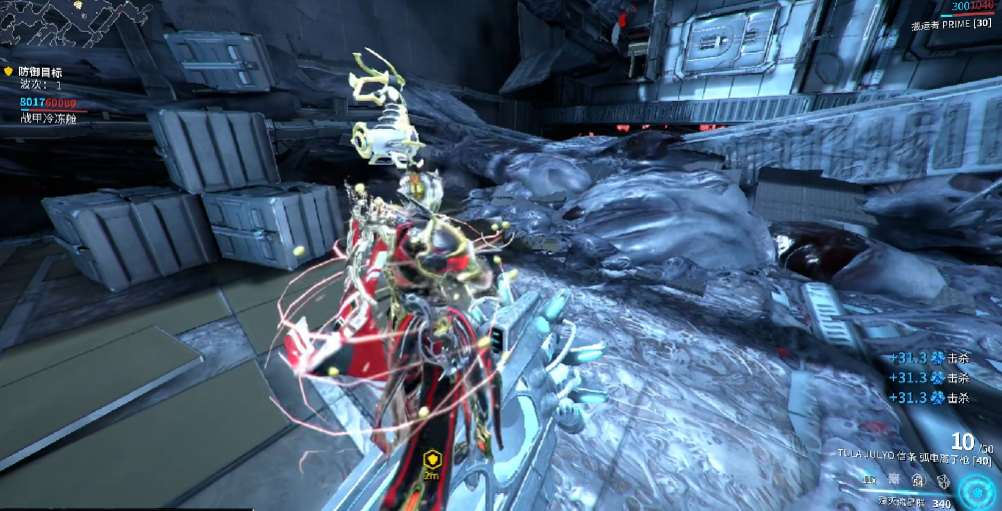Viewport: 1002px width, 511px height.
Task: Select the 11x combo multiplier icon
Action: (x=870, y=481)
